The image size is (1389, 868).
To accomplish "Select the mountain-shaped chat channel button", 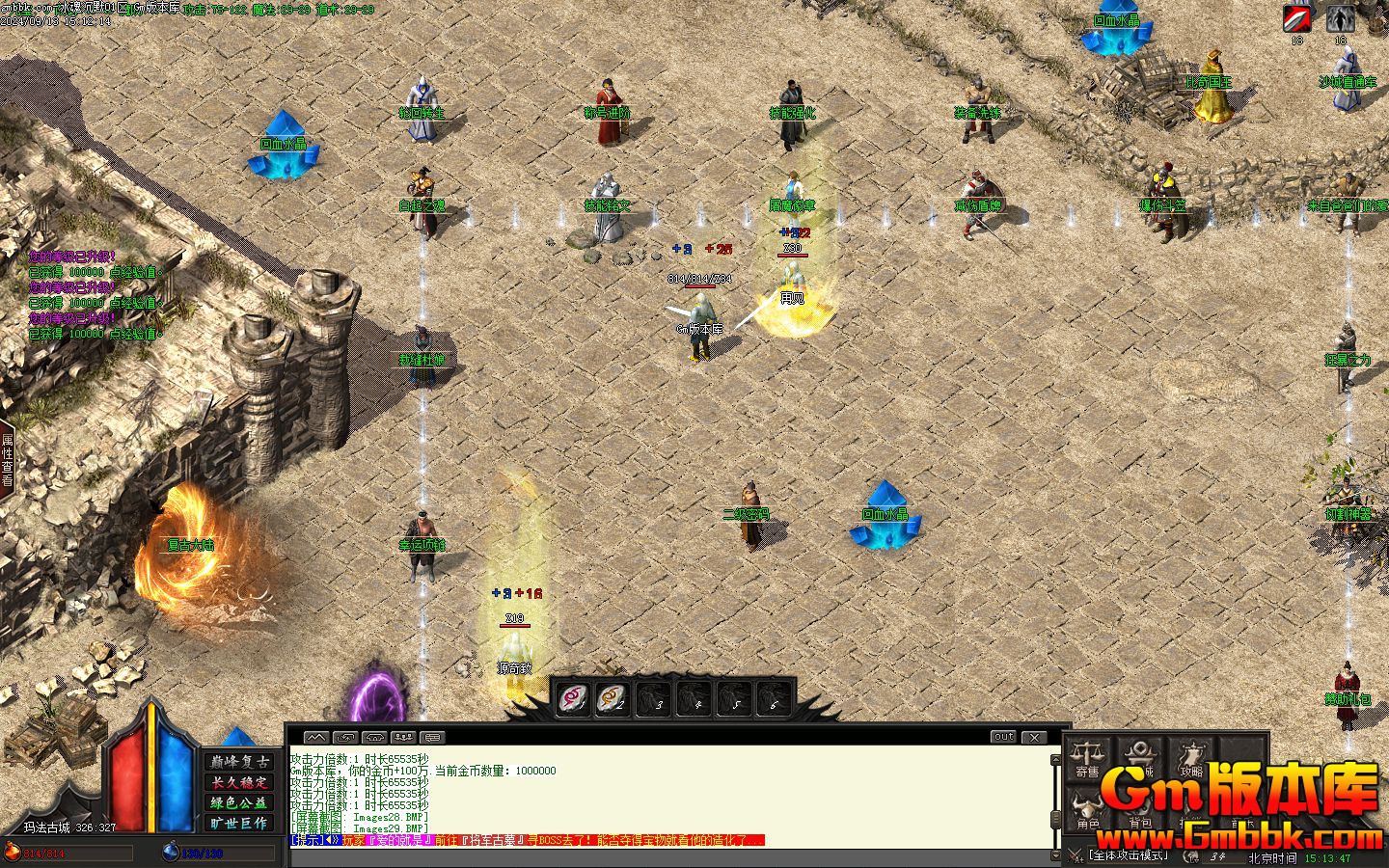I will pos(315,737).
